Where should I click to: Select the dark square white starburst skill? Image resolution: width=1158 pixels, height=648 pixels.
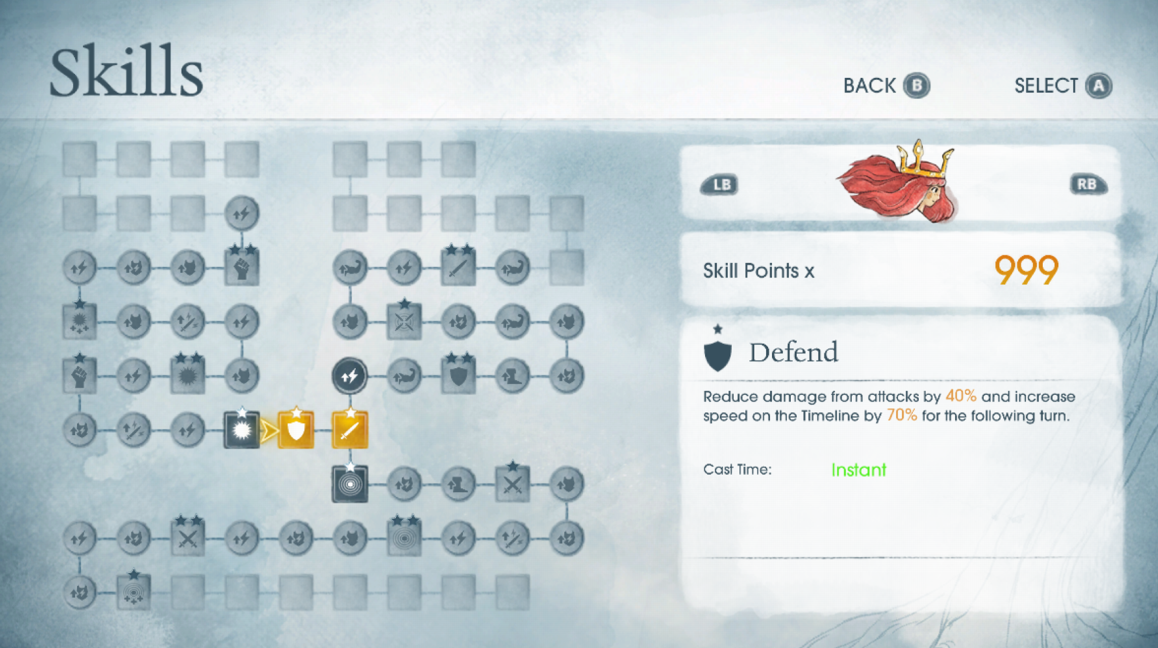pyautogui.click(x=242, y=430)
